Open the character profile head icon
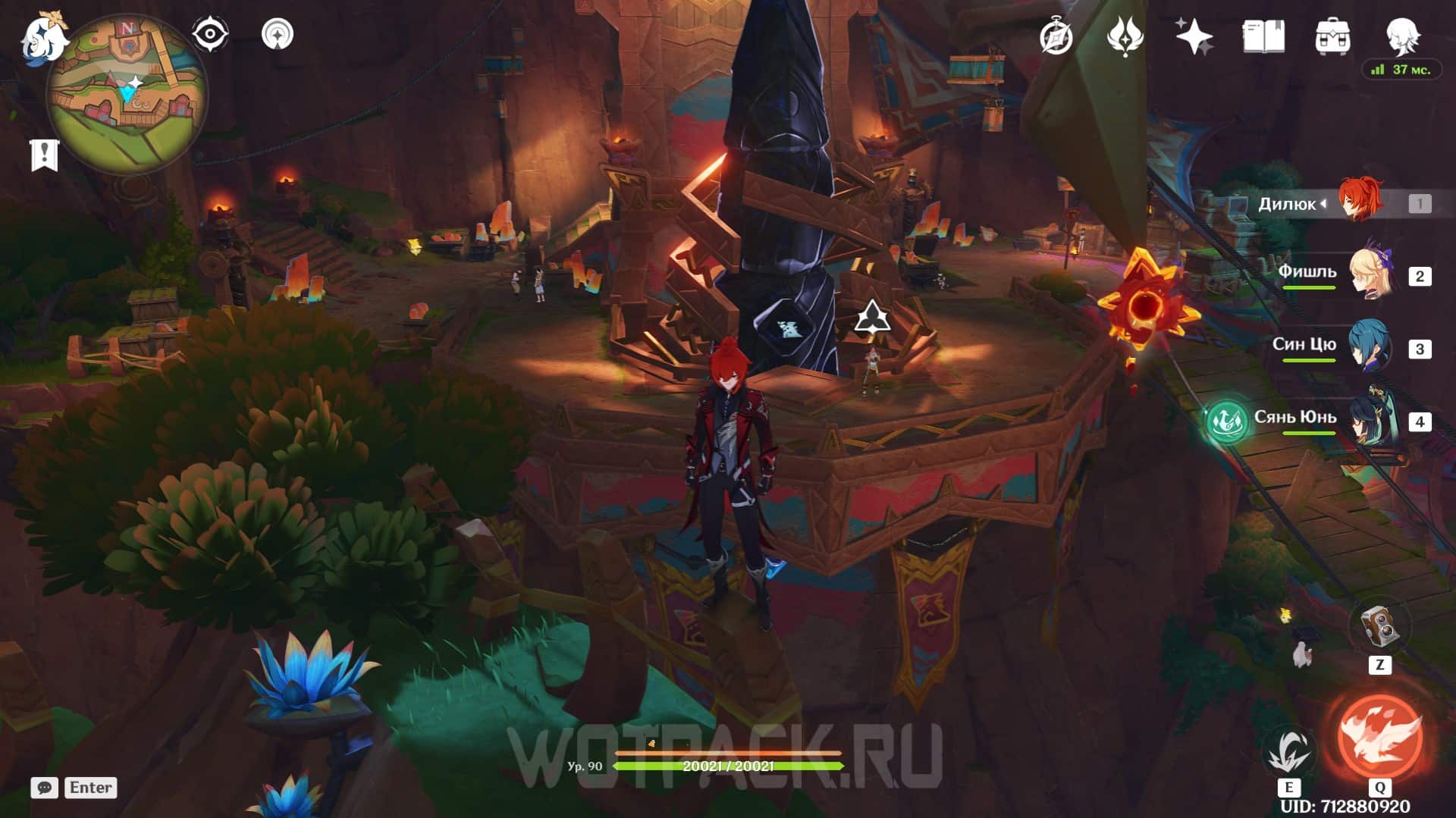Screen dimensions: 1456x818 pos(1401,34)
